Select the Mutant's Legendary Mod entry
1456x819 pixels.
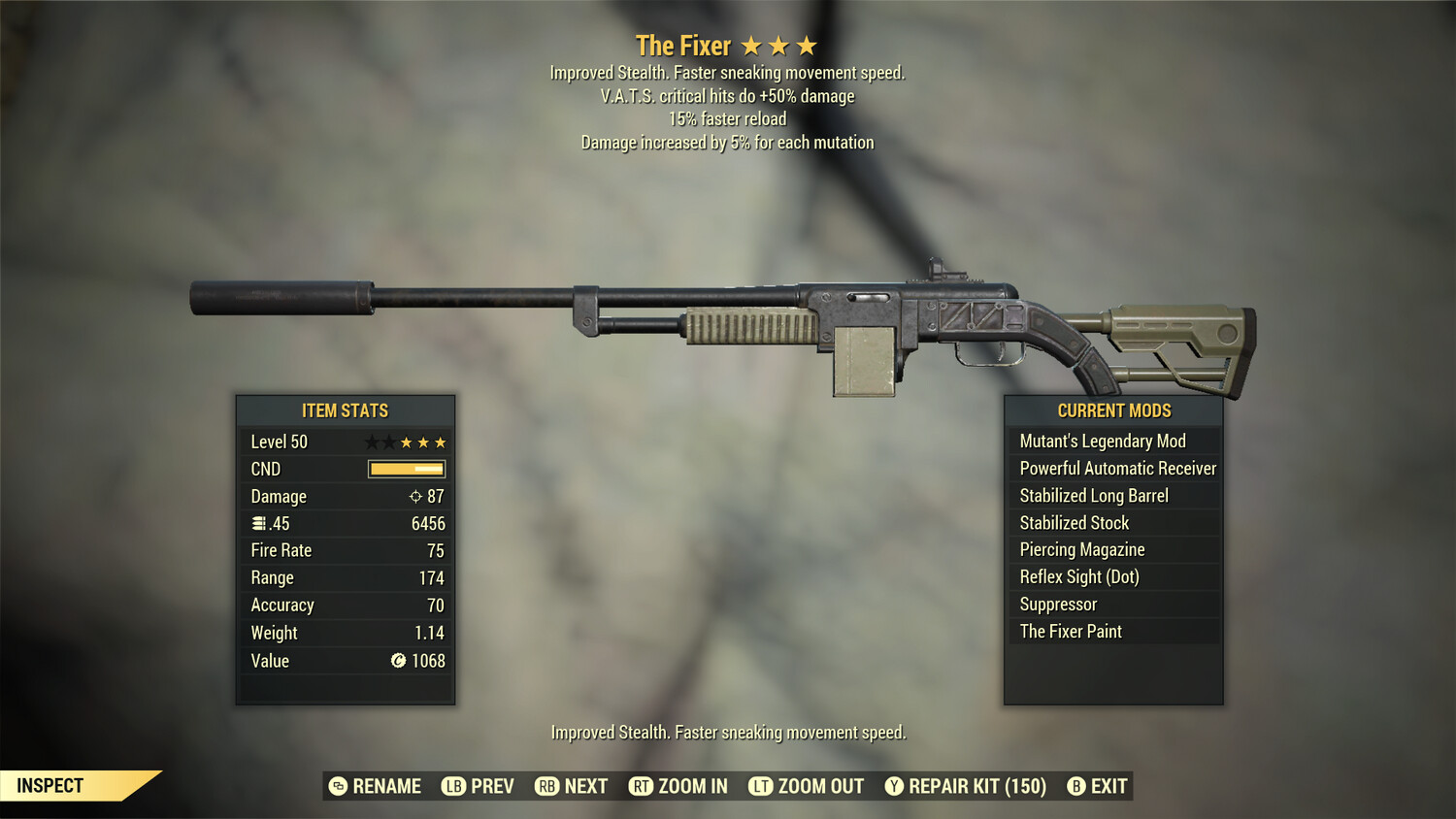pyautogui.click(x=1102, y=441)
